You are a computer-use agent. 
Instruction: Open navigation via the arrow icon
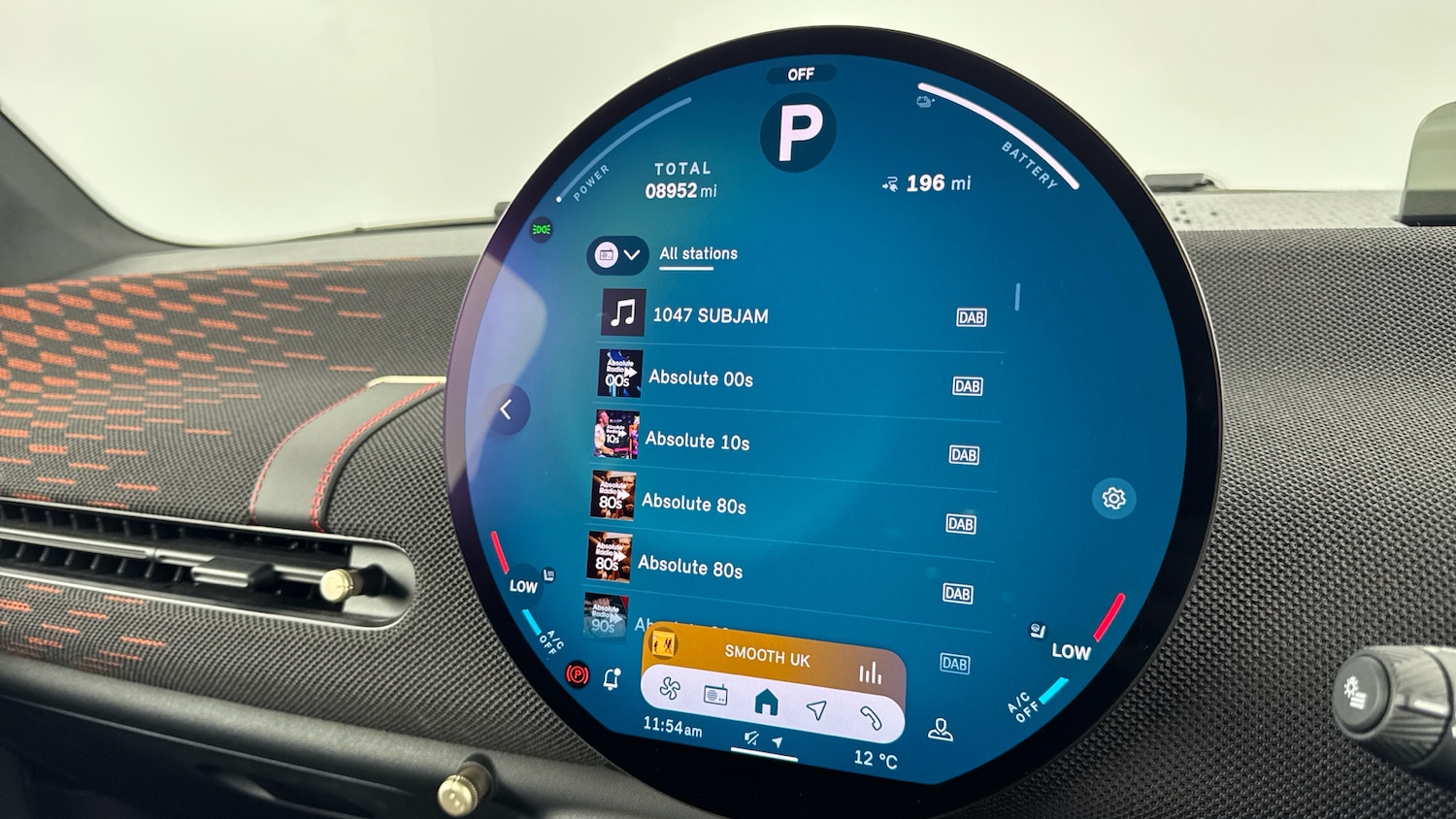(x=817, y=710)
